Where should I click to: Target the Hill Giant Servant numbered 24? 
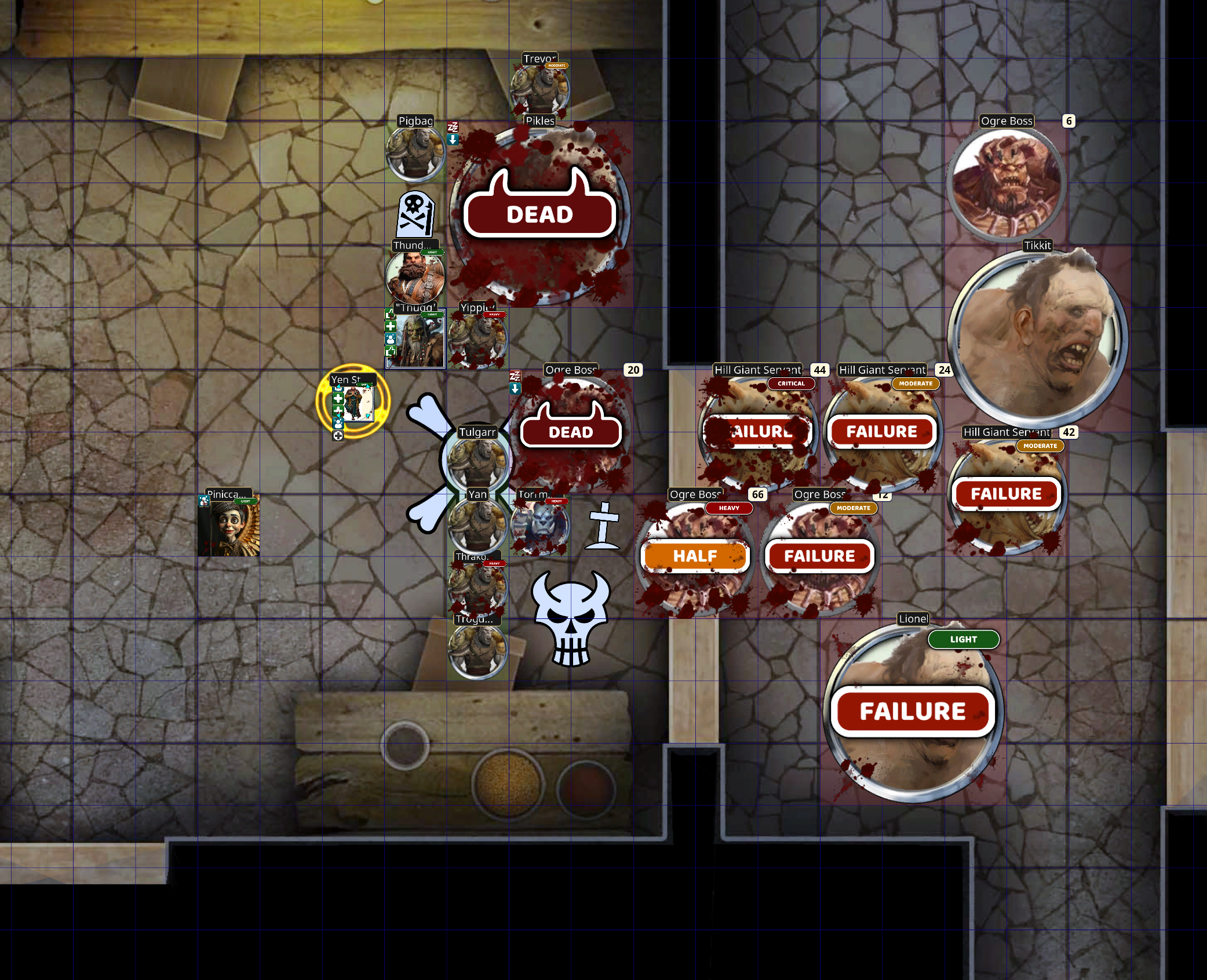[x=882, y=432]
